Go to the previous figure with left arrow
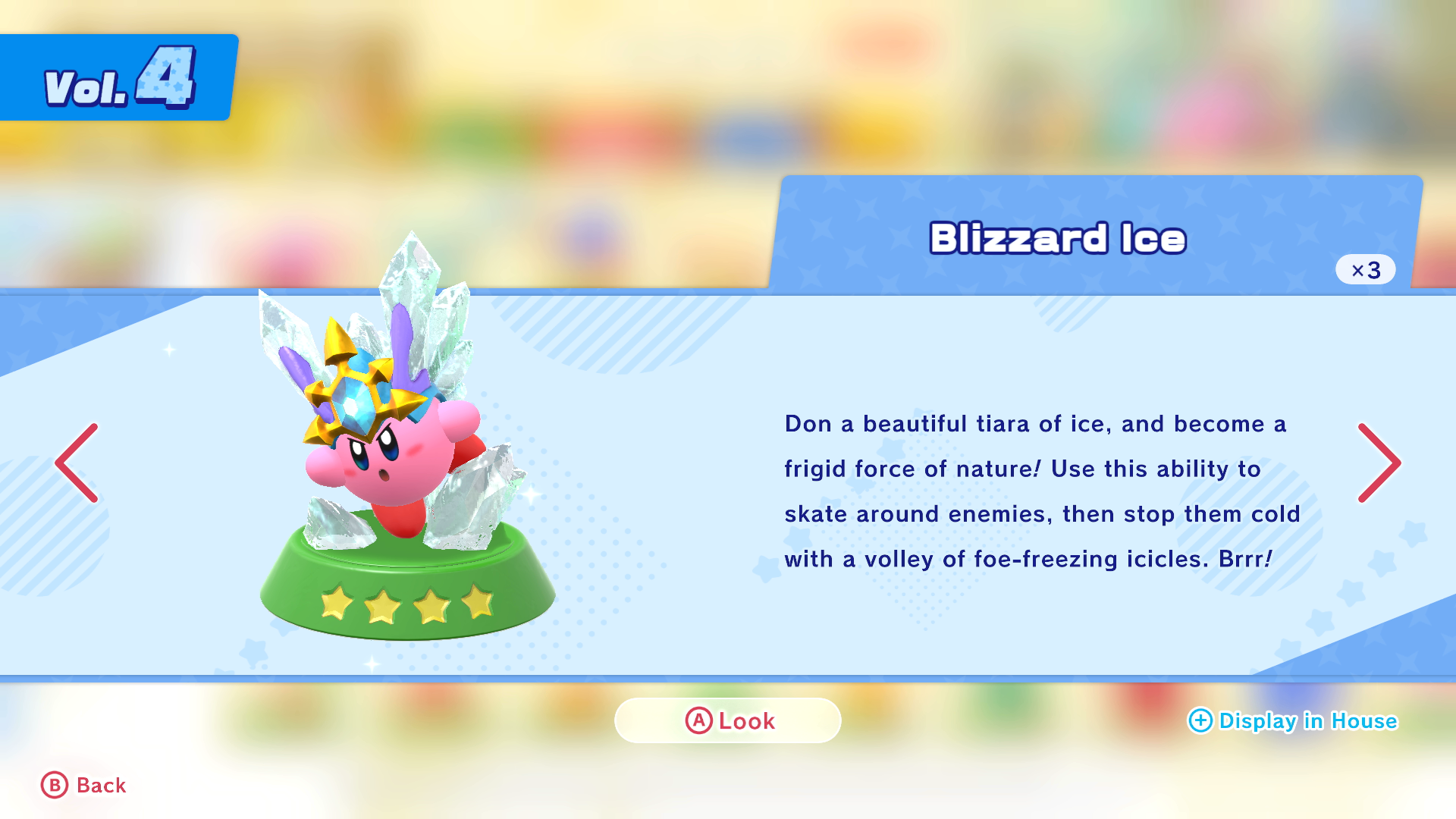The image size is (1456, 819). click(x=77, y=463)
